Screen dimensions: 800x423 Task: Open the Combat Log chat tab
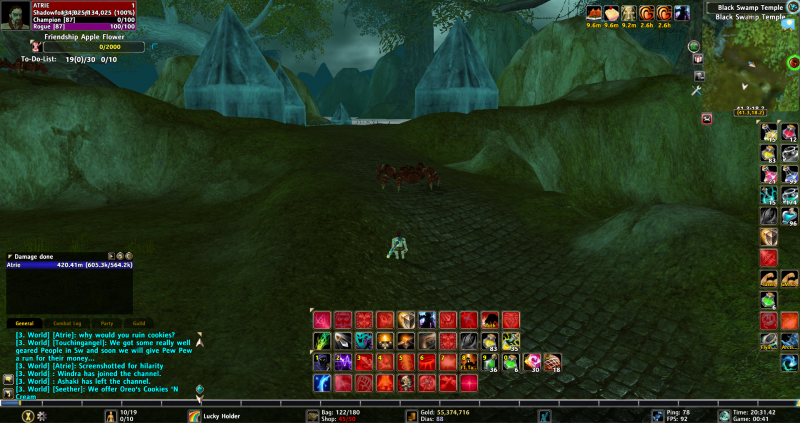pyautogui.click(x=66, y=323)
